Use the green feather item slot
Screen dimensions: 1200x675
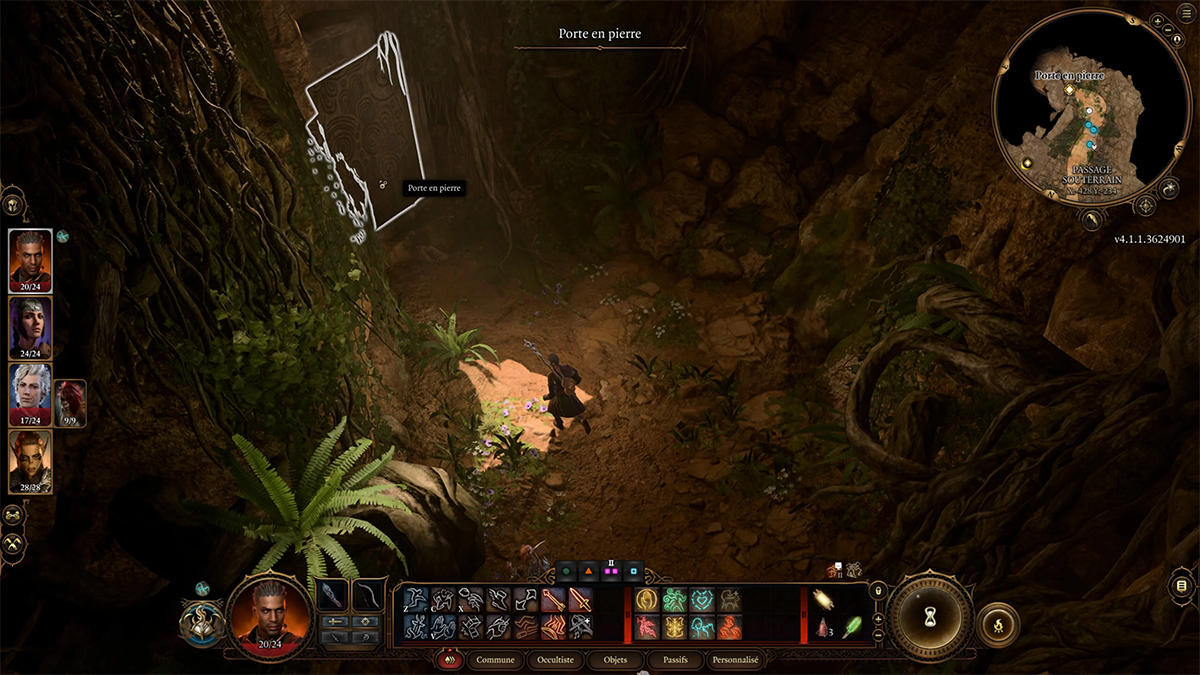click(x=853, y=627)
